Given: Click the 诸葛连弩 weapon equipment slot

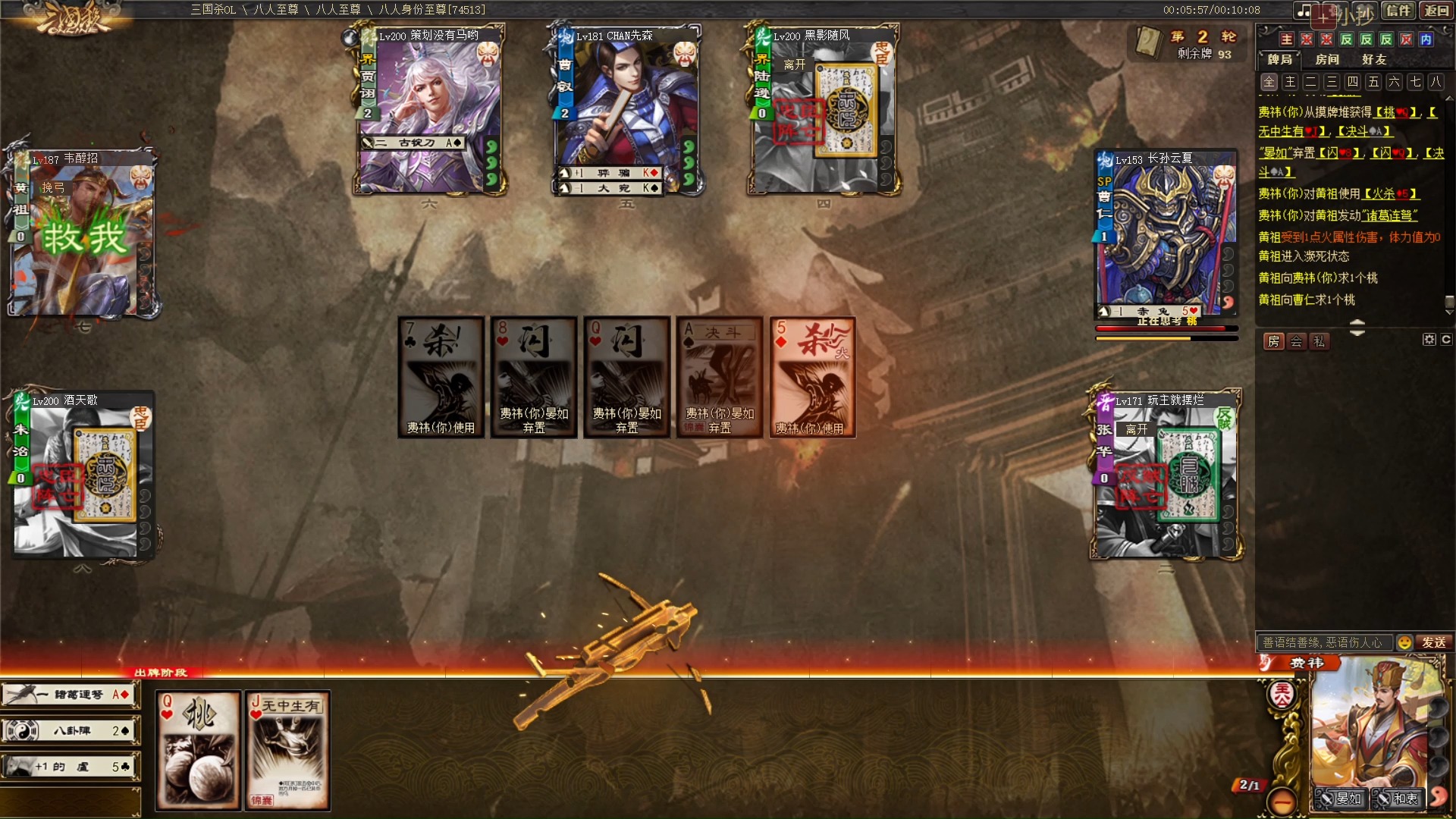Looking at the screenshot, I should click(71, 695).
